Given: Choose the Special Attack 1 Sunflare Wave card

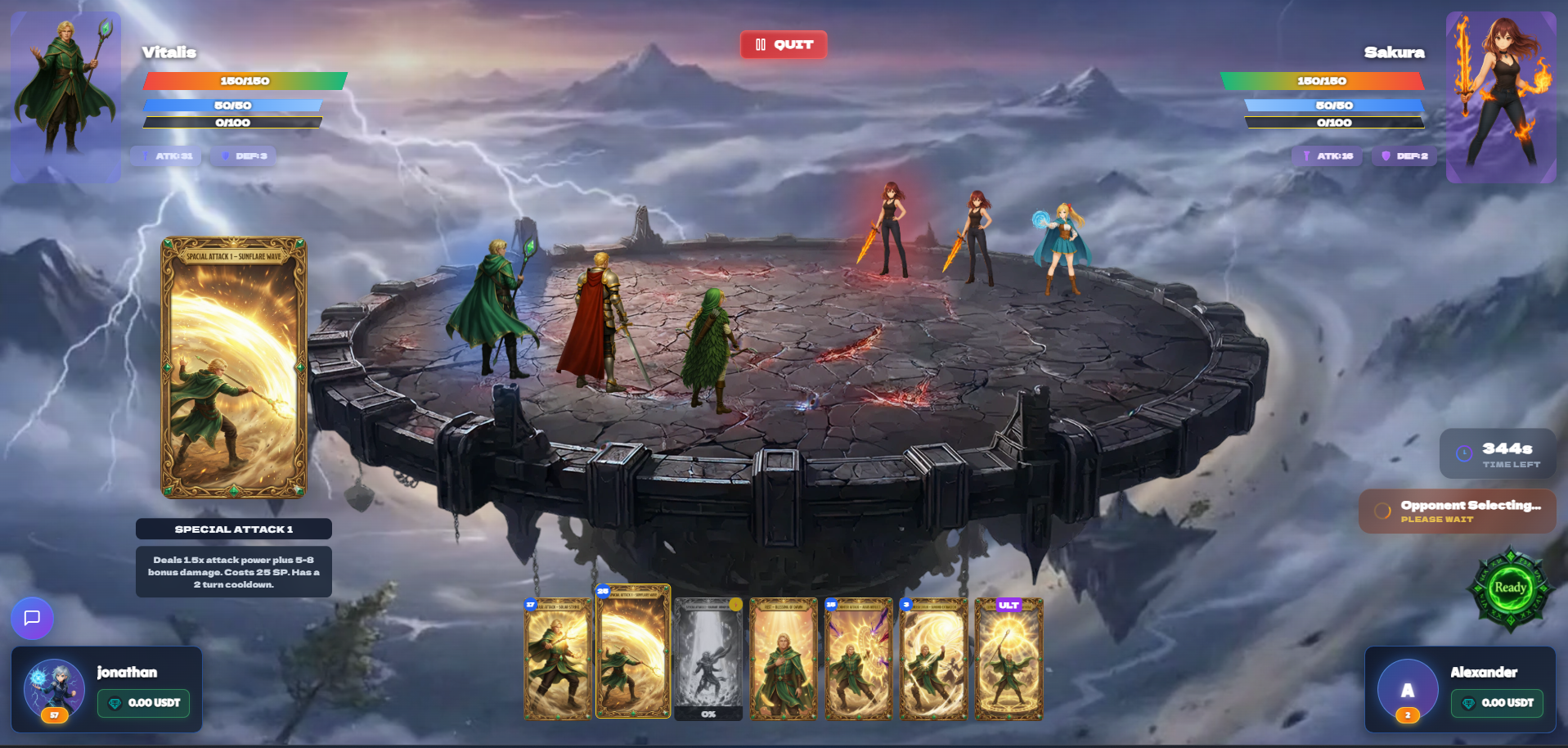Looking at the screenshot, I should pos(633,651).
